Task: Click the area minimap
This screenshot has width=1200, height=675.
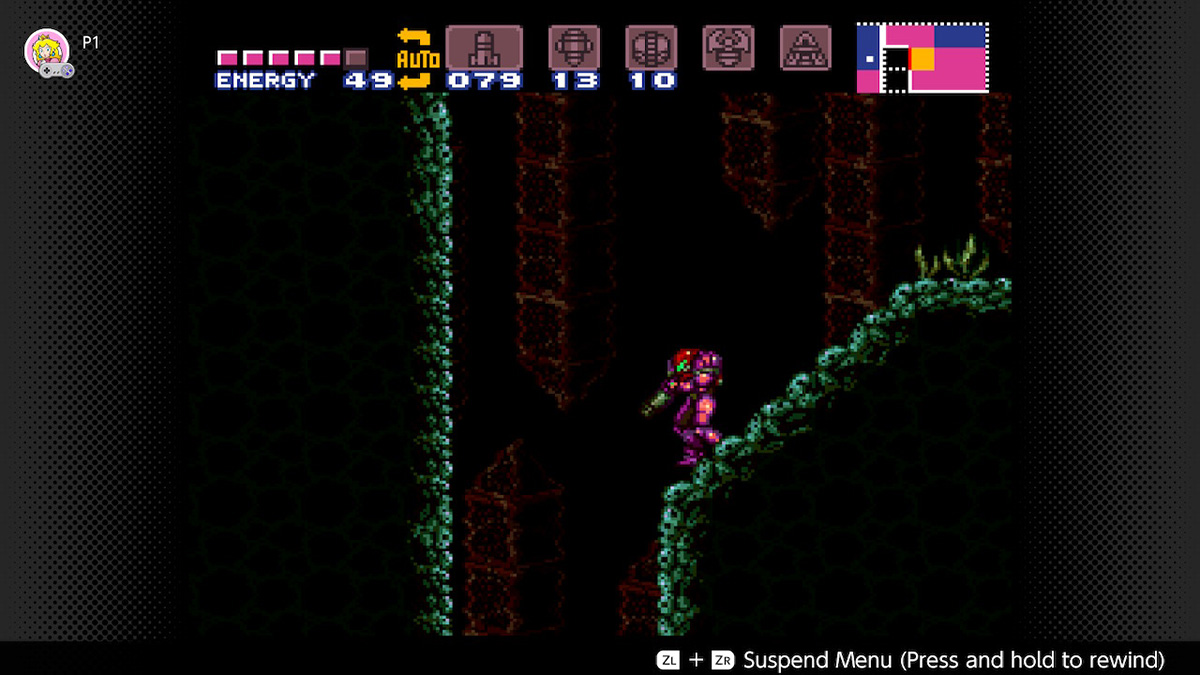Action: (x=922, y=58)
